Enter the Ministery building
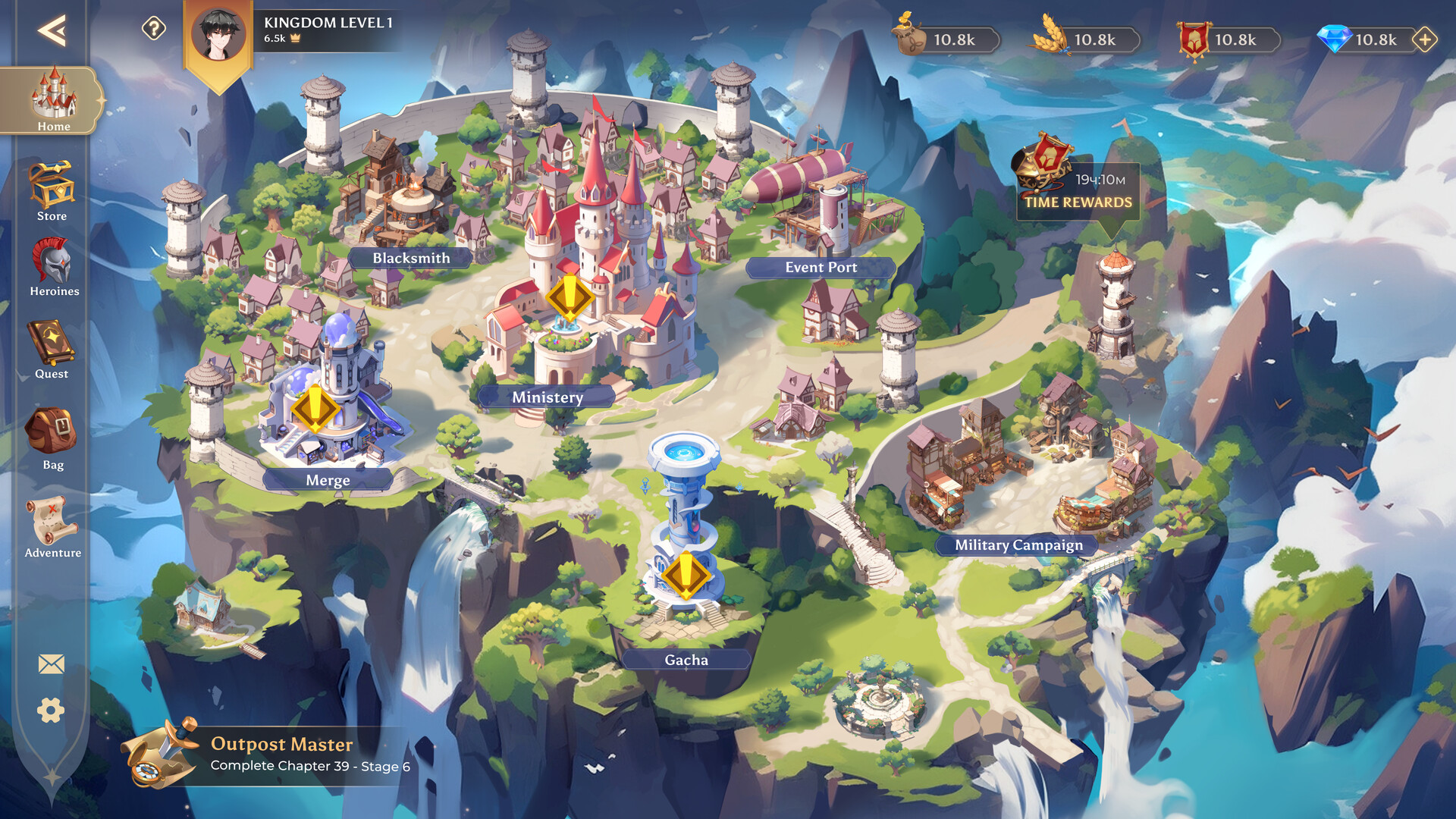Viewport: 1456px width, 819px height. tap(547, 397)
